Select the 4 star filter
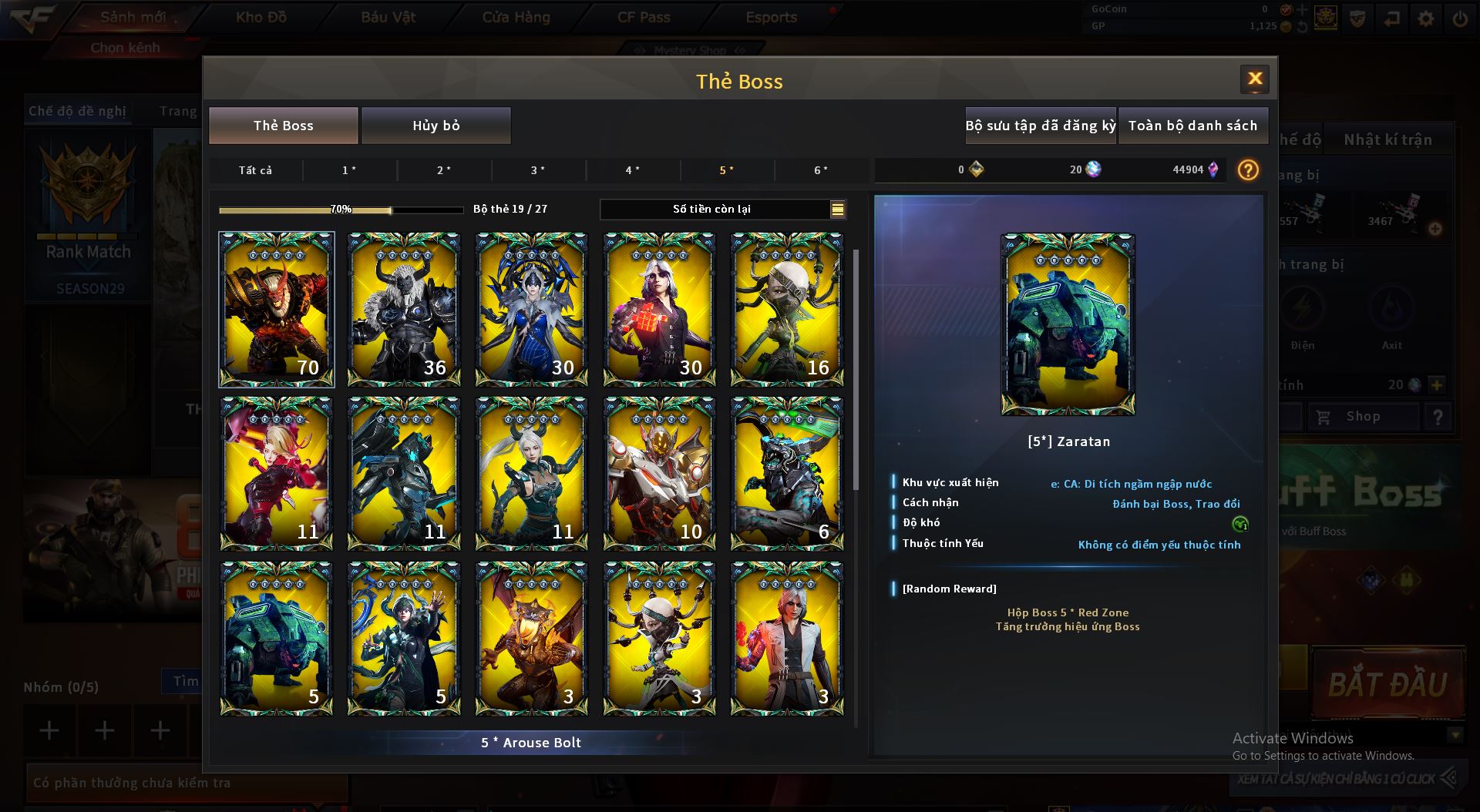The width and height of the screenshot is (1480, 812). [632, 170]
